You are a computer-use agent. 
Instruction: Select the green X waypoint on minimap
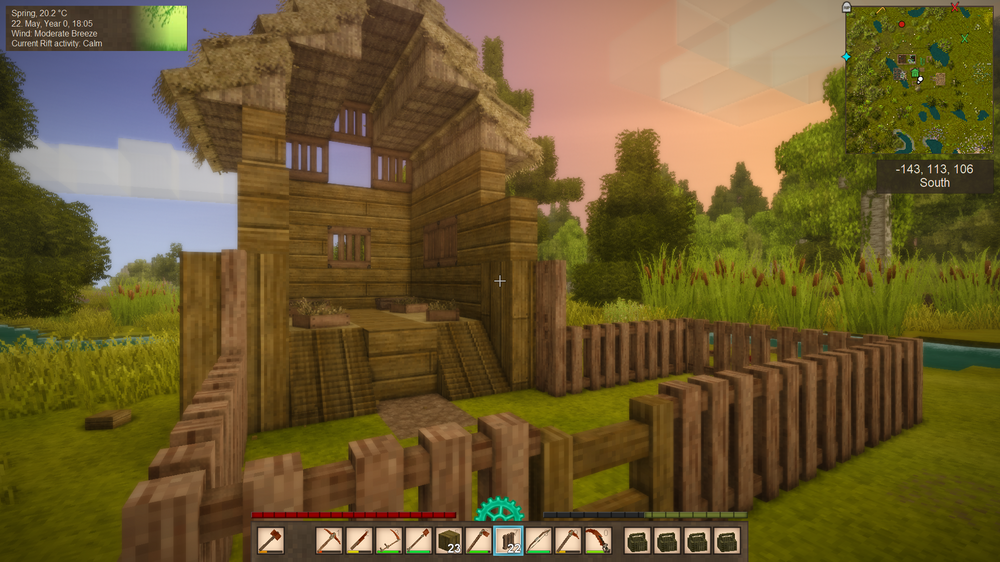click(x=964, y=39)
